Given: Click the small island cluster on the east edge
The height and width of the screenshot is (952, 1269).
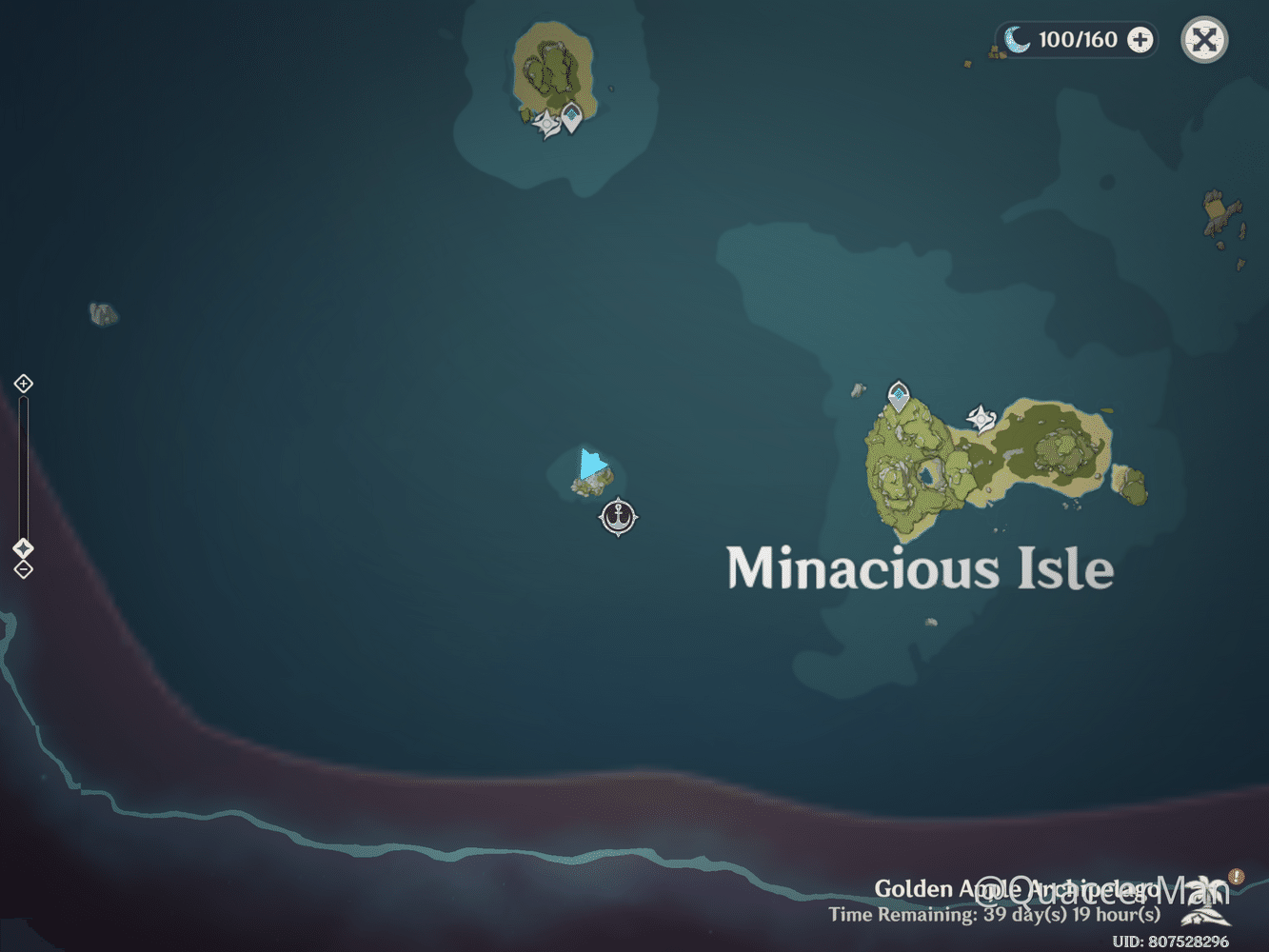Looking at the screenshot, I should pyautogui.click(x=1216, y=209).
